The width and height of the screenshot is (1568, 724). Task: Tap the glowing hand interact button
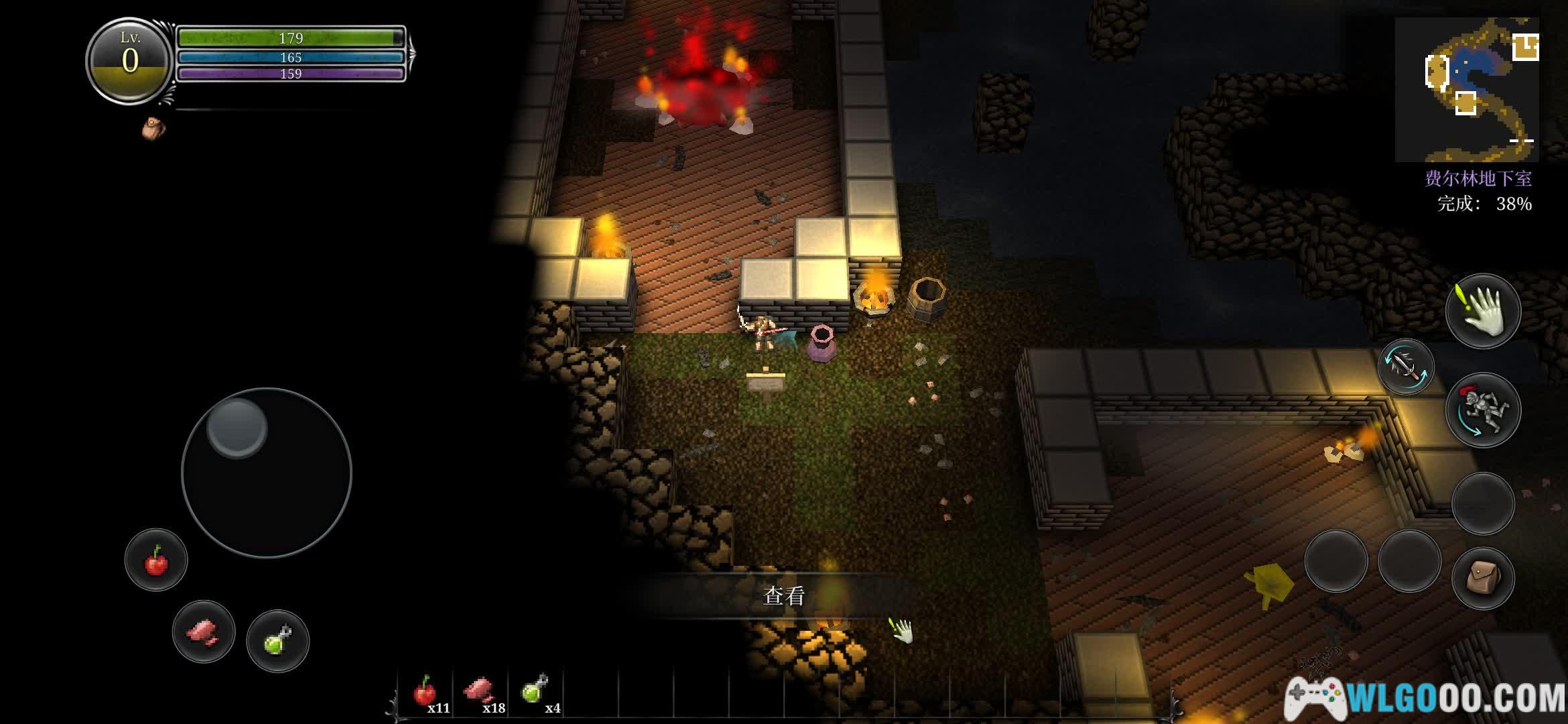point(1483,312)
